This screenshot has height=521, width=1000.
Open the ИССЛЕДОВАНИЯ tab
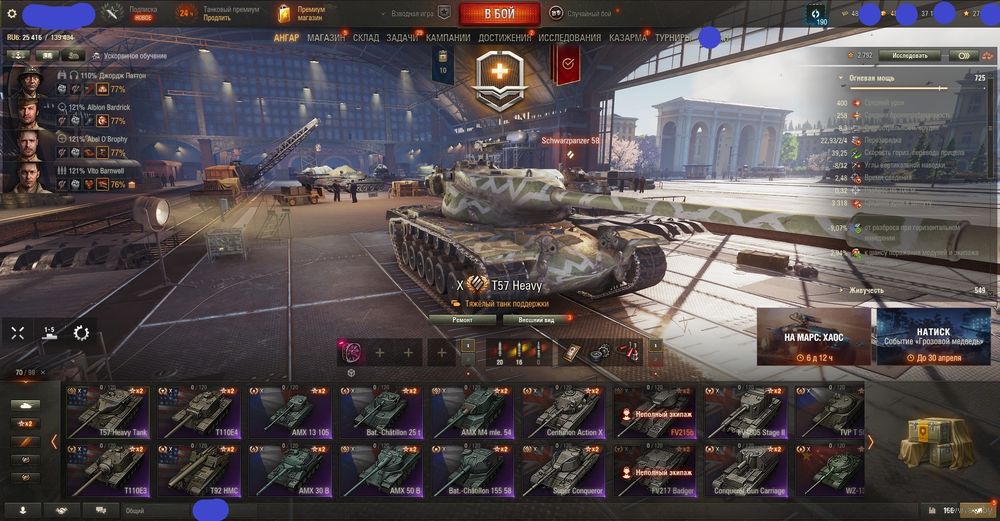(570, 38)
